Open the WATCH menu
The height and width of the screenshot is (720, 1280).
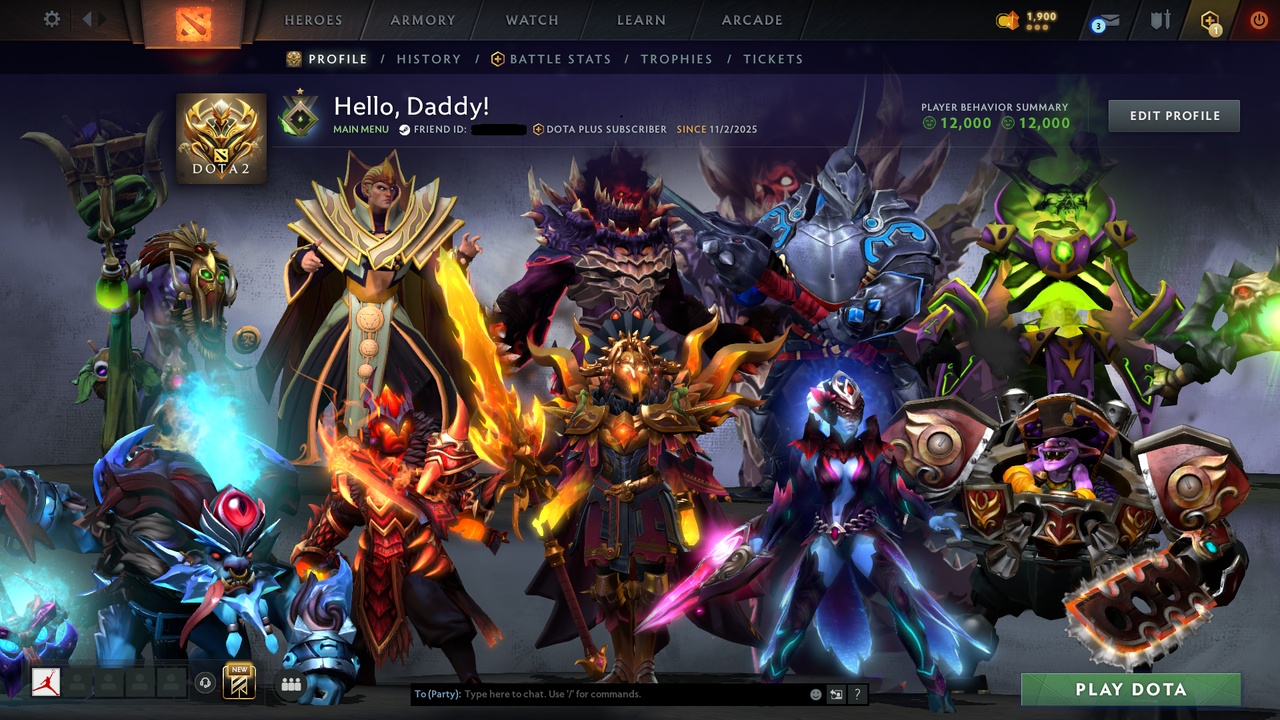[x=531, y=20]
